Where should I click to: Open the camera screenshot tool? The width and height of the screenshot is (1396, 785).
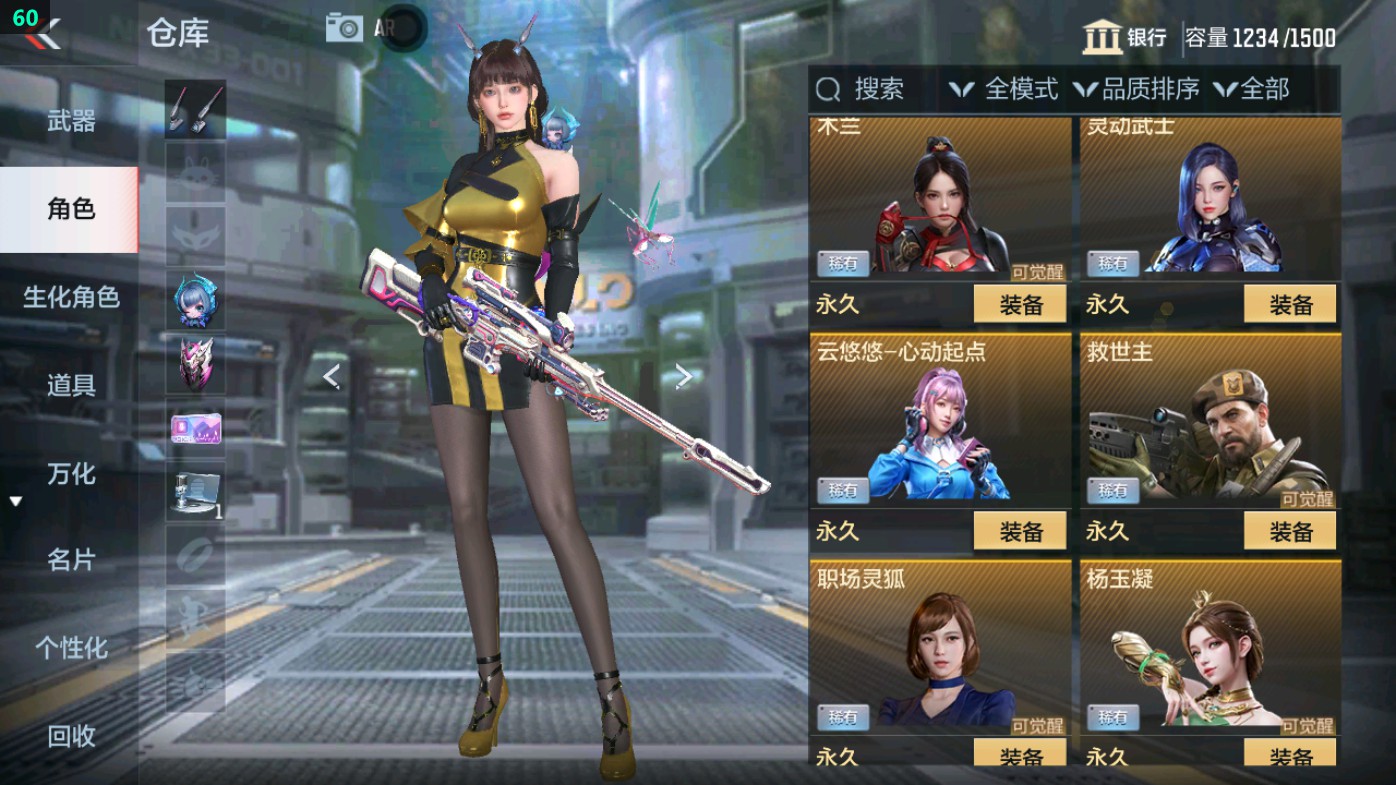pyautogui.click(x=344, y=27)
